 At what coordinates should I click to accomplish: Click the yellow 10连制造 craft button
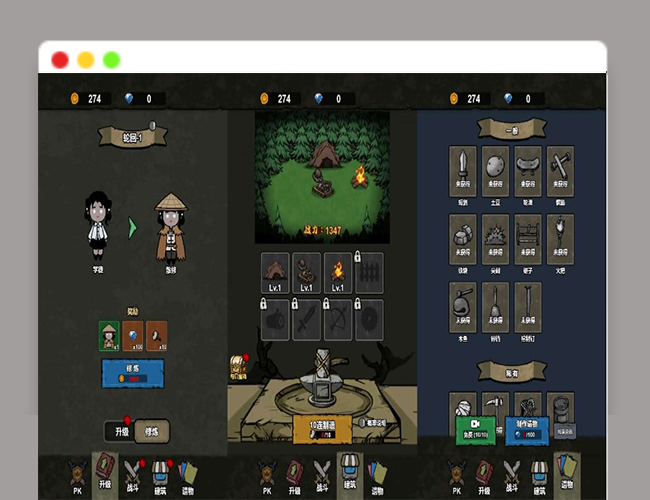pos(321,427)
